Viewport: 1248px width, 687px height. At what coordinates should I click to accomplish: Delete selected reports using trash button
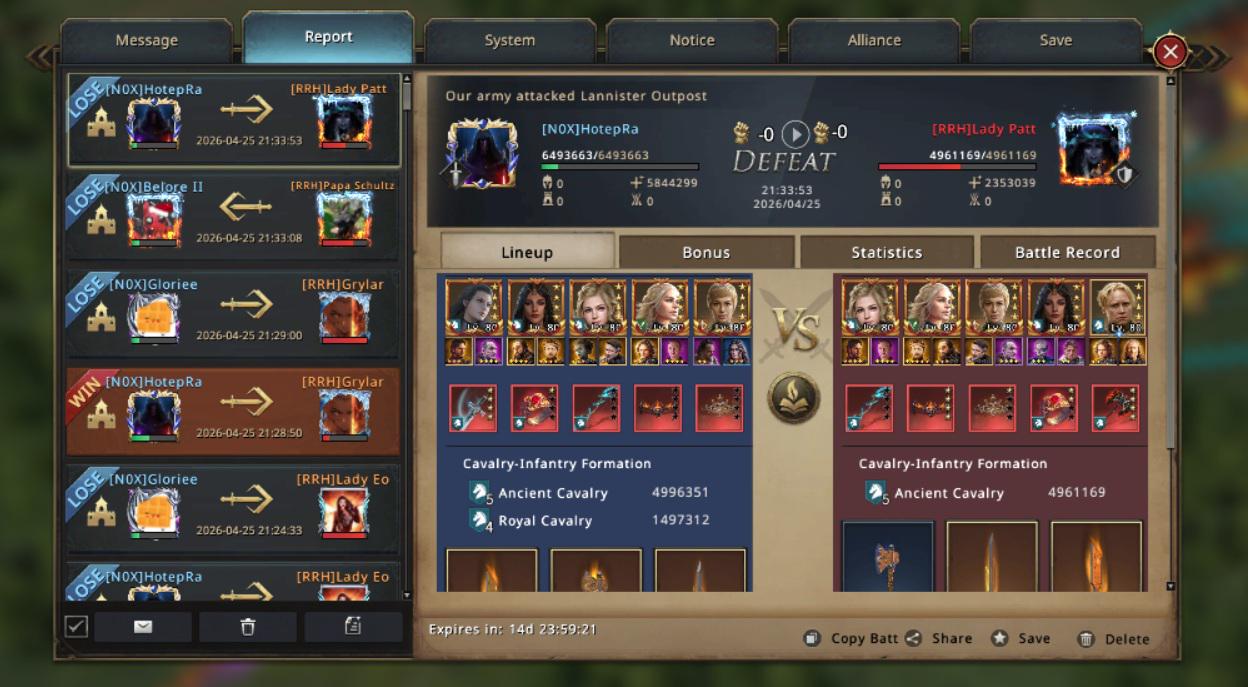click(x=248, y=626)
